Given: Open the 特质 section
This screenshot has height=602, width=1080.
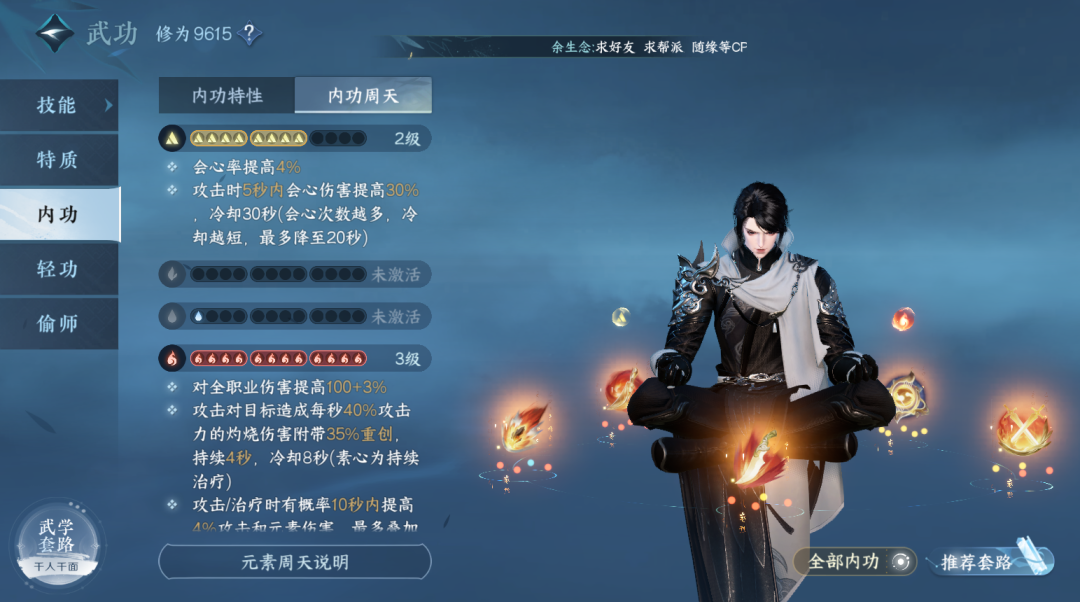Looking at the screenshot, I should click(58, 160).
